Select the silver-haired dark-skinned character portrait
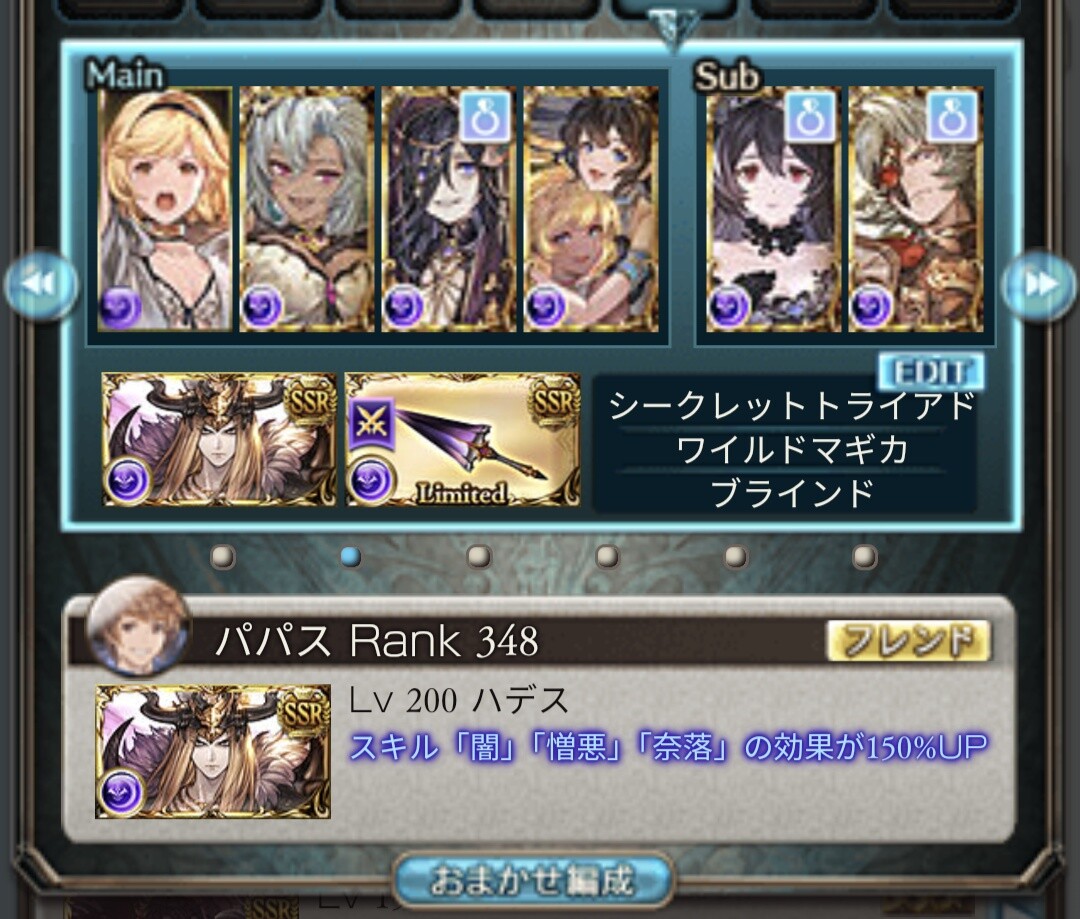Image resolution: width=1080 pixels, height=919 pixels. [x=307, y=209]
